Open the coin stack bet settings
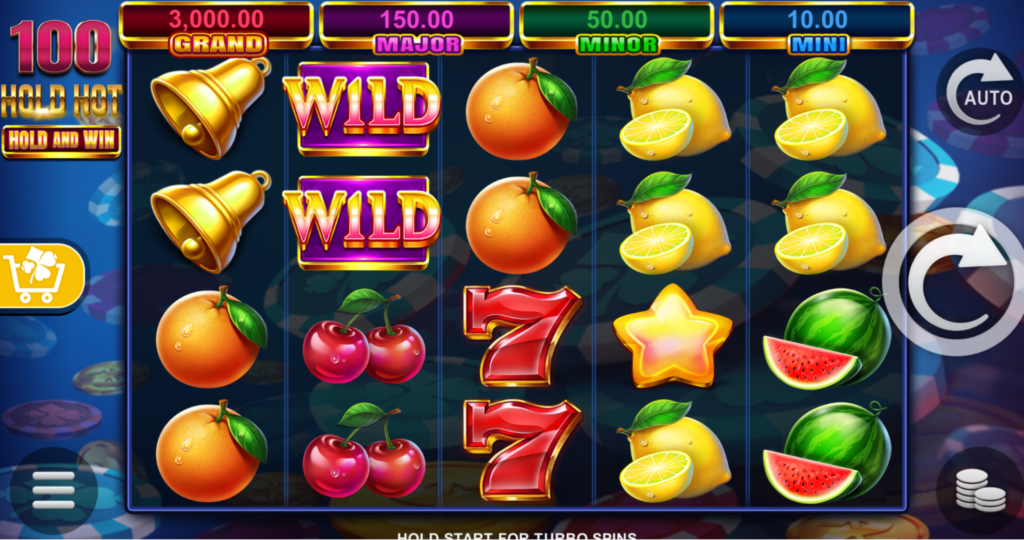 (979, 490)
